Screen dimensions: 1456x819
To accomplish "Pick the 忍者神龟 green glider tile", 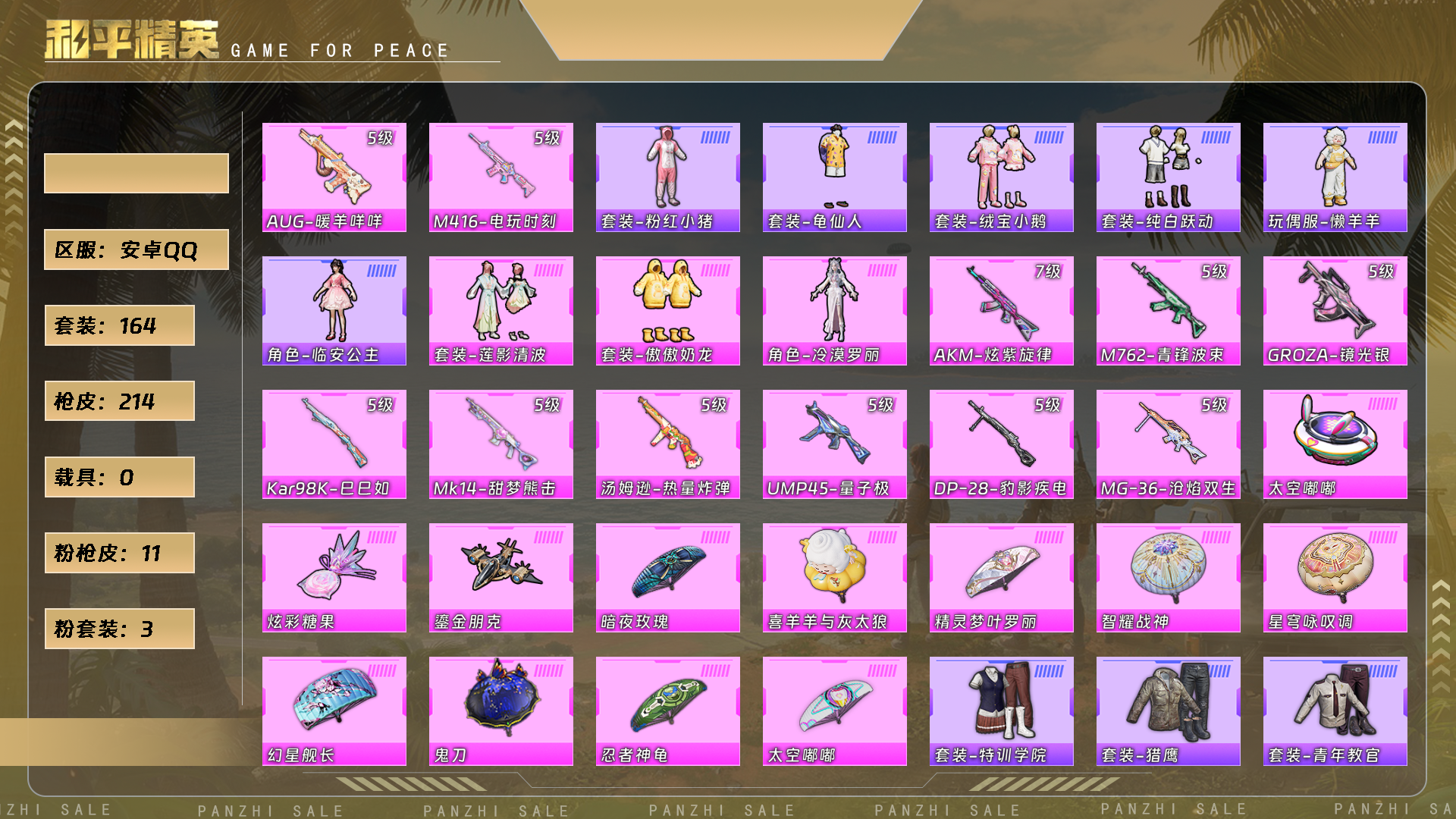I will point(667,711).
